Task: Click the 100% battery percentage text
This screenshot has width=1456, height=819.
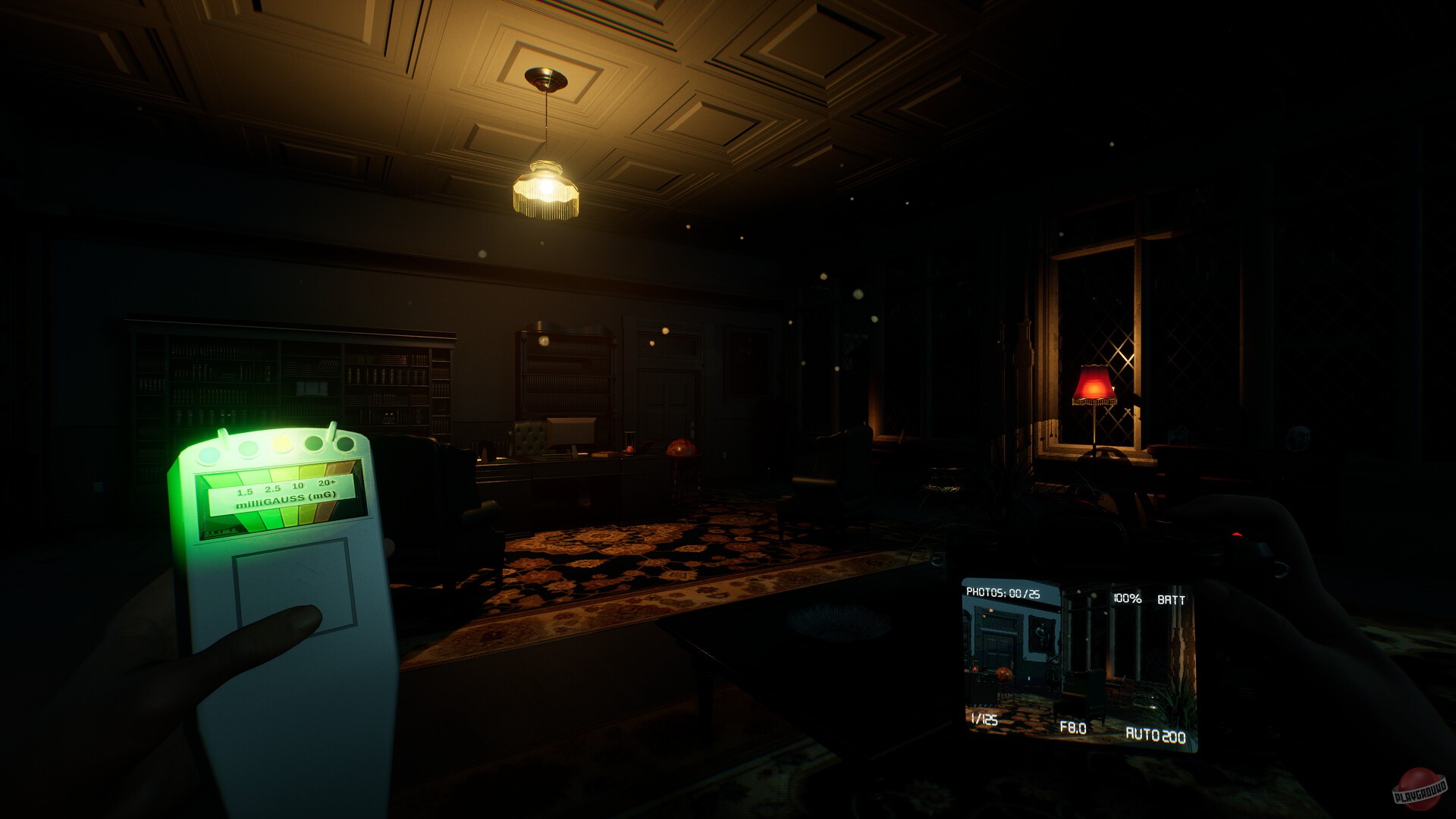Action: 1127,598
